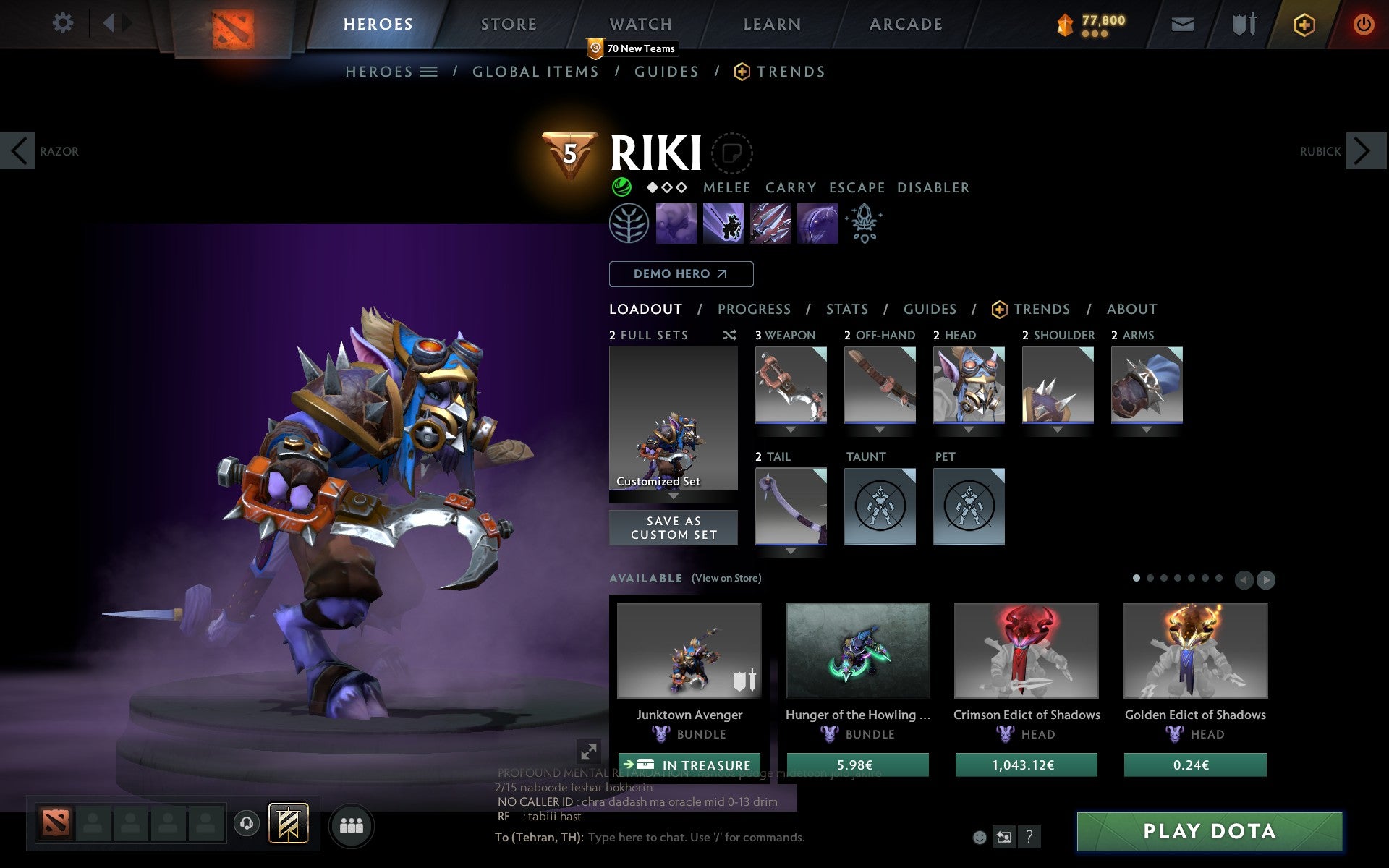
Task: Click the DEMO HERO button
Action: 681,274
